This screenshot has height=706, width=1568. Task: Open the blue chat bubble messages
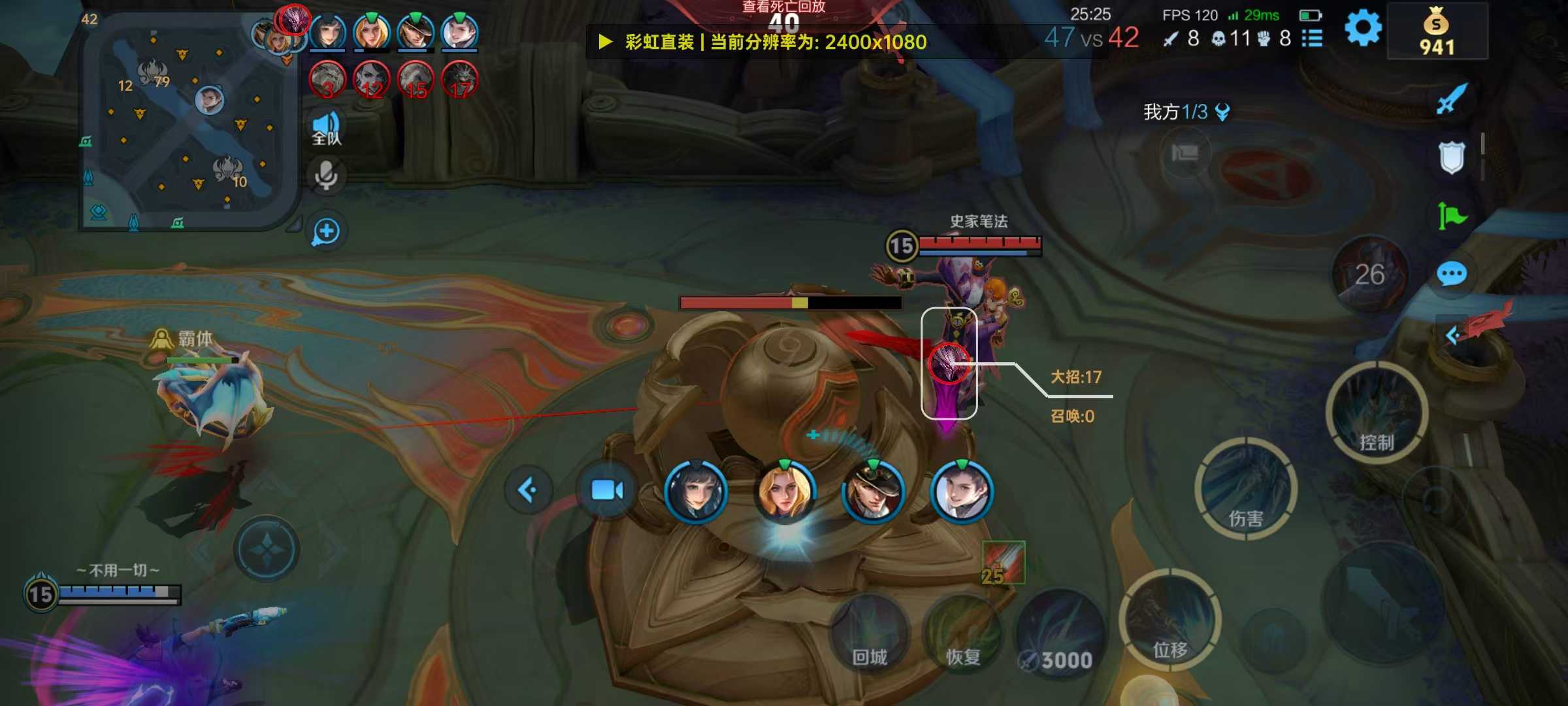coord(1452,274)
